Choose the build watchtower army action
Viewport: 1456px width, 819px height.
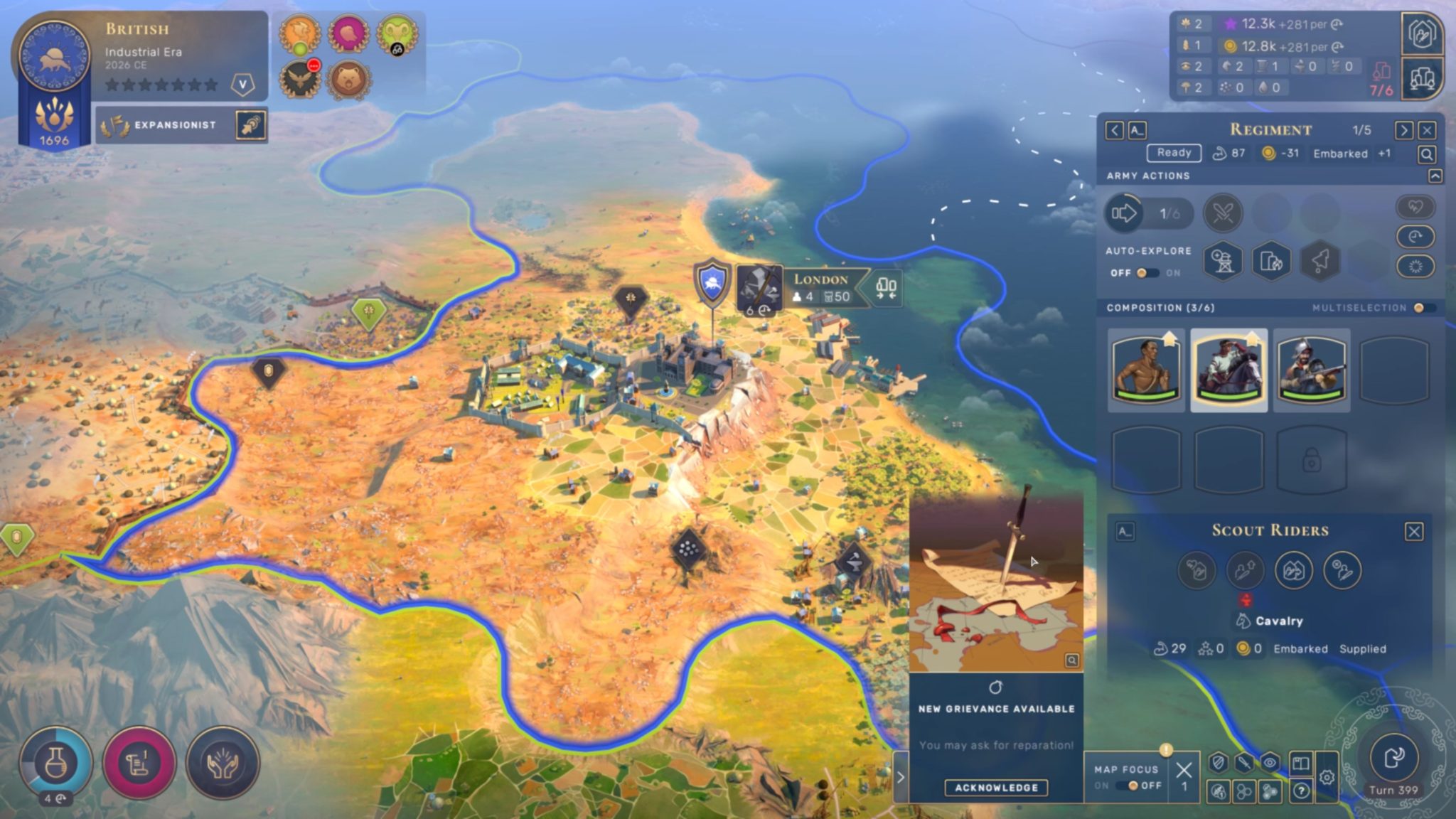point(1221,262)
